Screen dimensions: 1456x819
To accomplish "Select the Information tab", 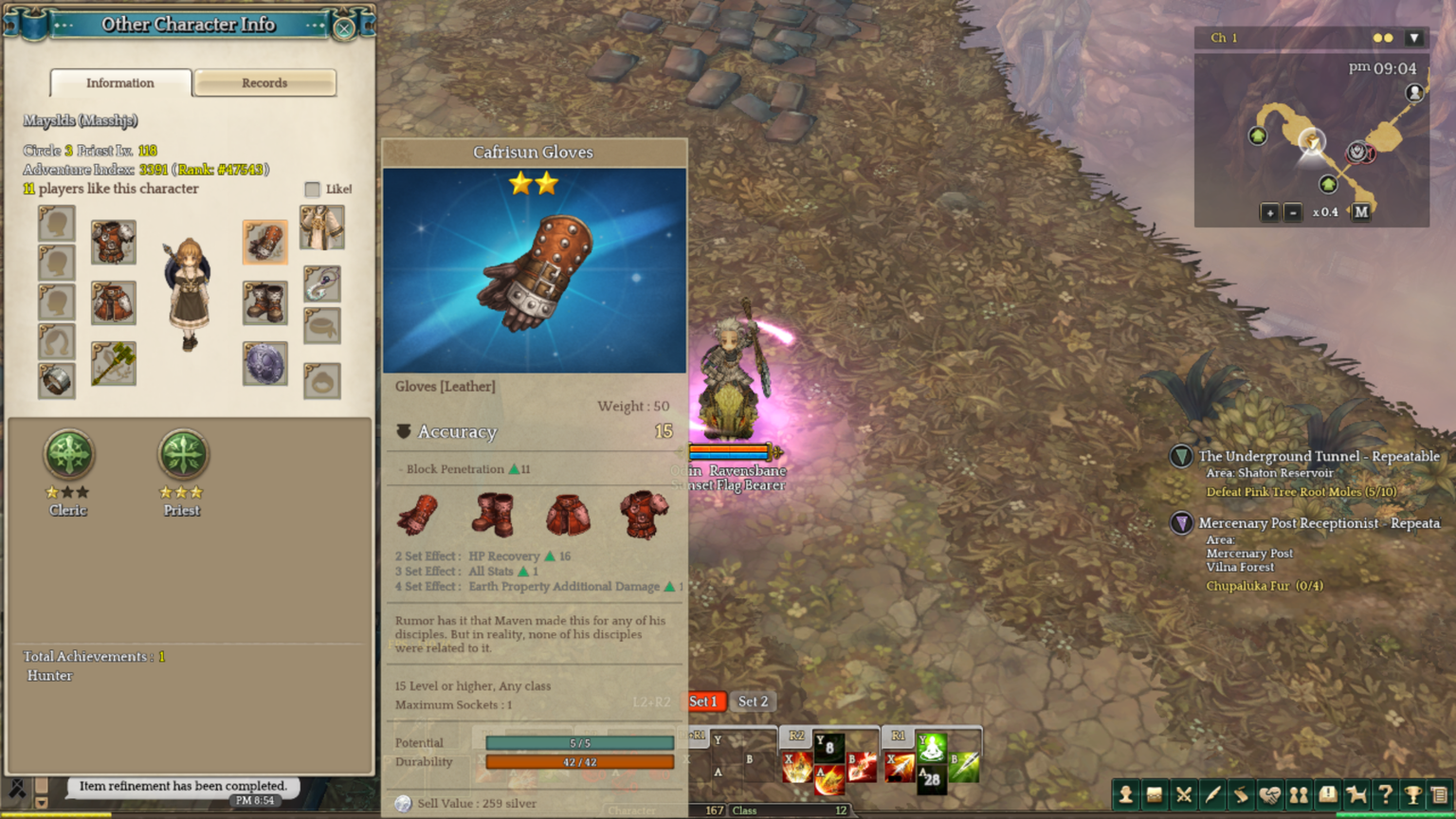I will (x=120, y=83).
